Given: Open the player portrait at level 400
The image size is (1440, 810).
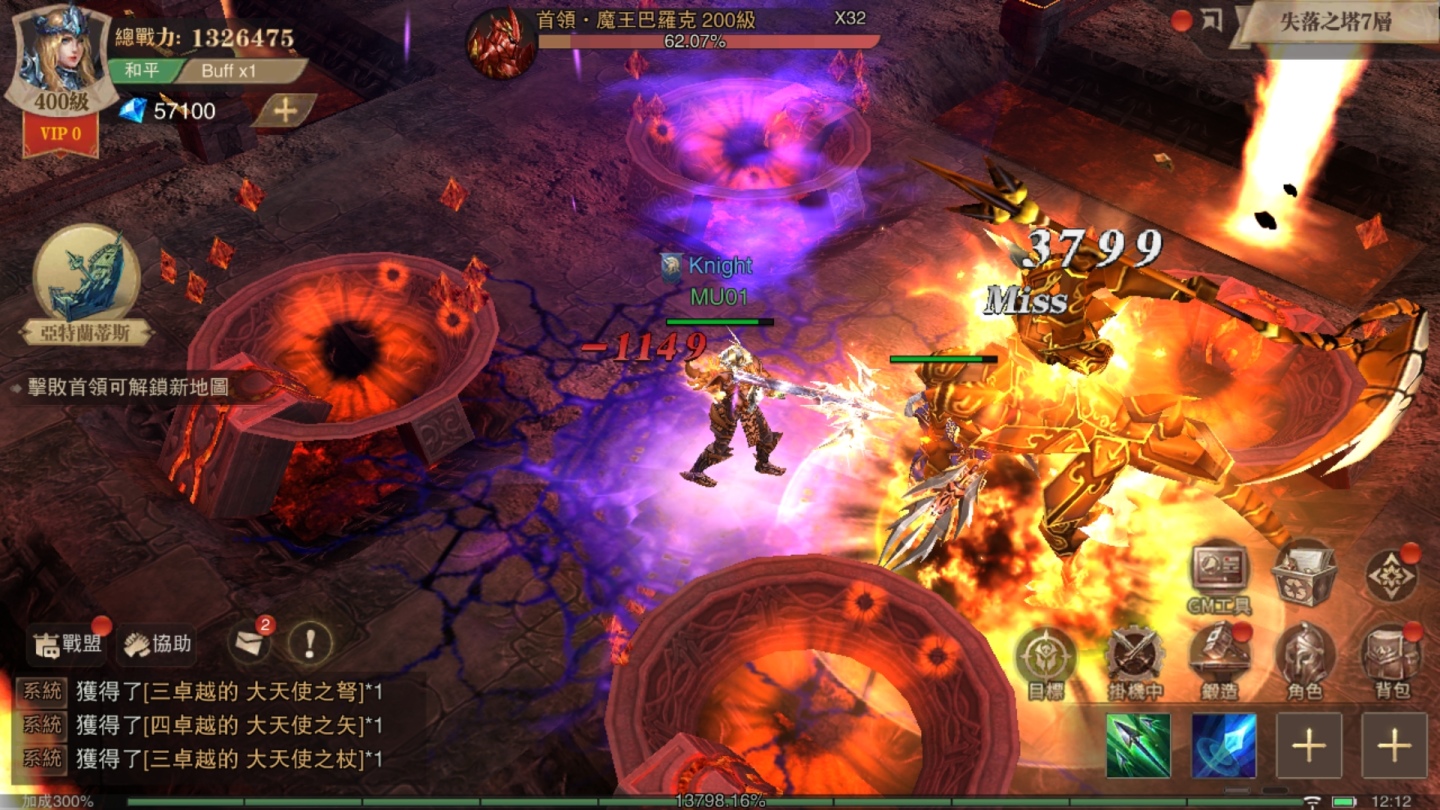Looking at the screenshot, I should pos(58,58).
